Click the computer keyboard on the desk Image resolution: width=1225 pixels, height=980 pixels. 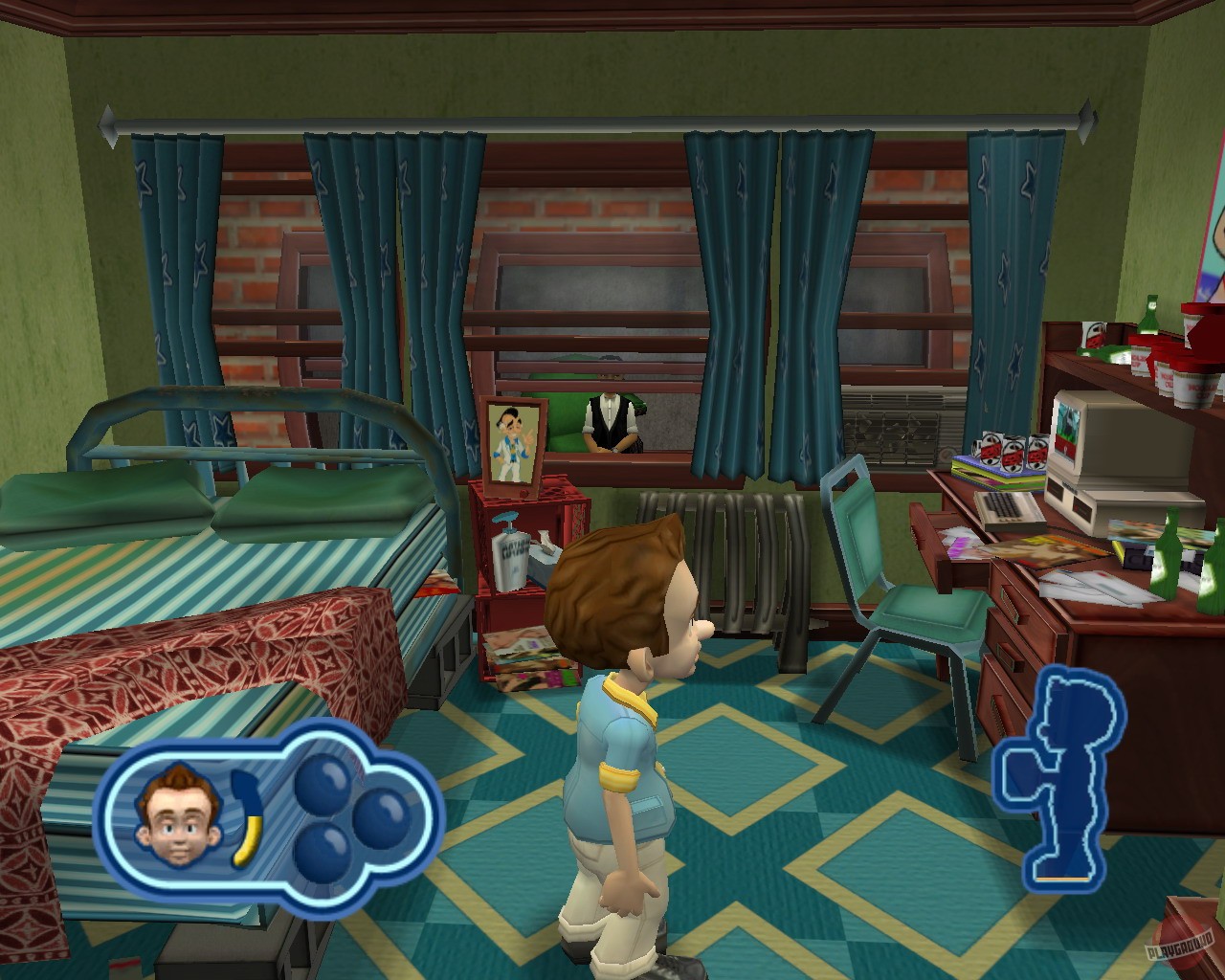pos(1010,509)
